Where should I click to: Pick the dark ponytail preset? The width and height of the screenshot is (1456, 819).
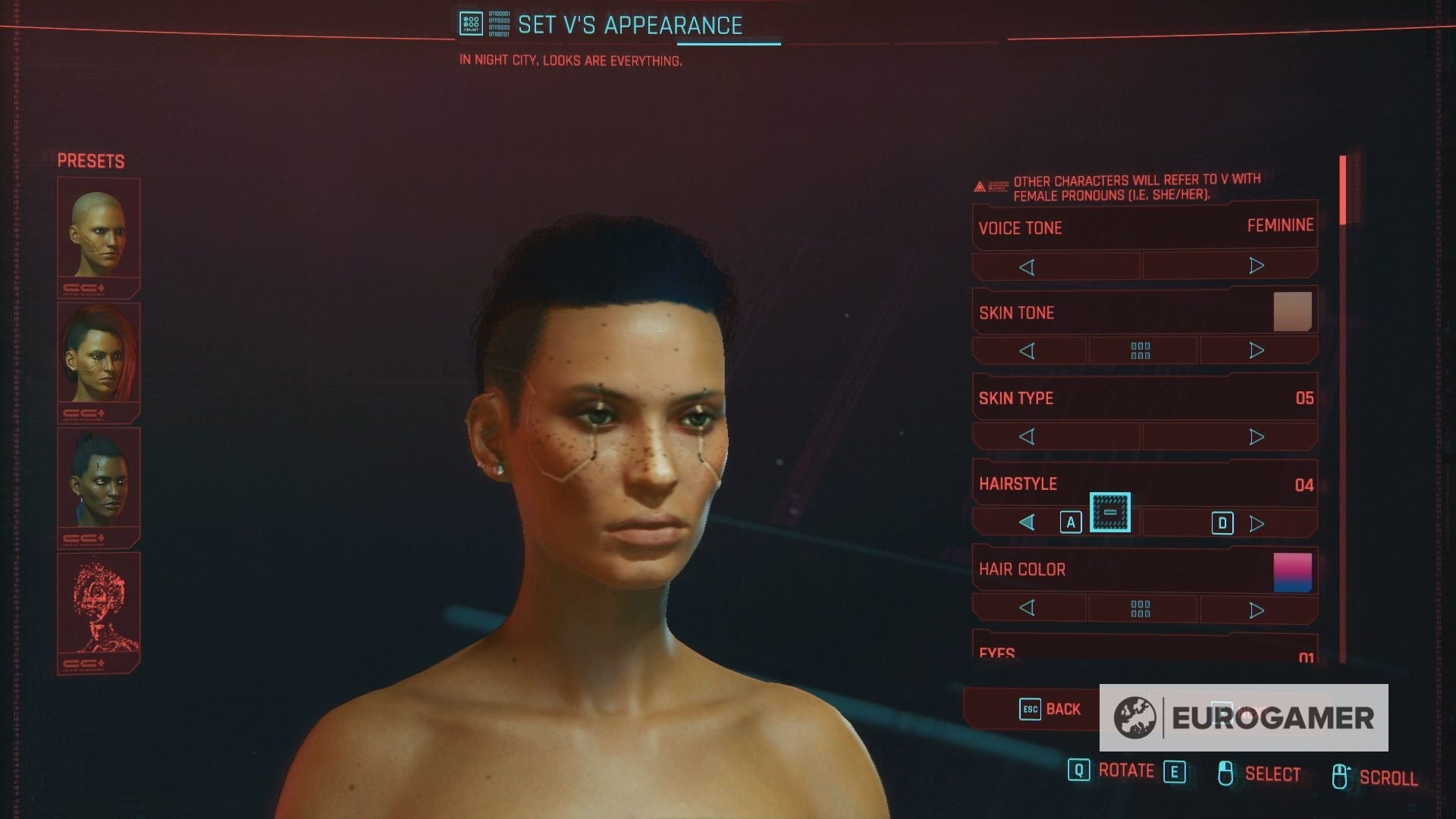point(99,479)
